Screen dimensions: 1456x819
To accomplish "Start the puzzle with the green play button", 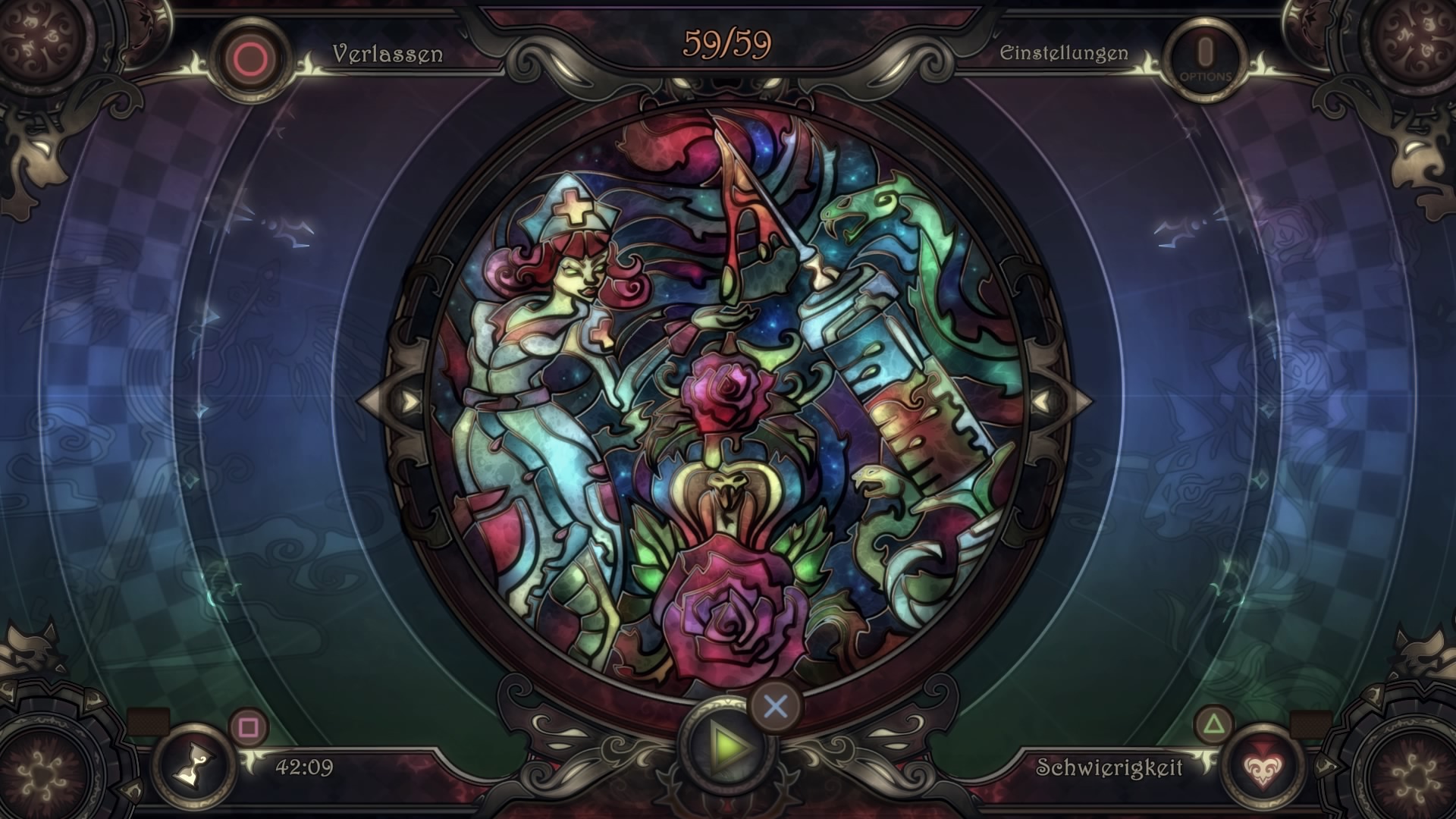I will point(727,748).
